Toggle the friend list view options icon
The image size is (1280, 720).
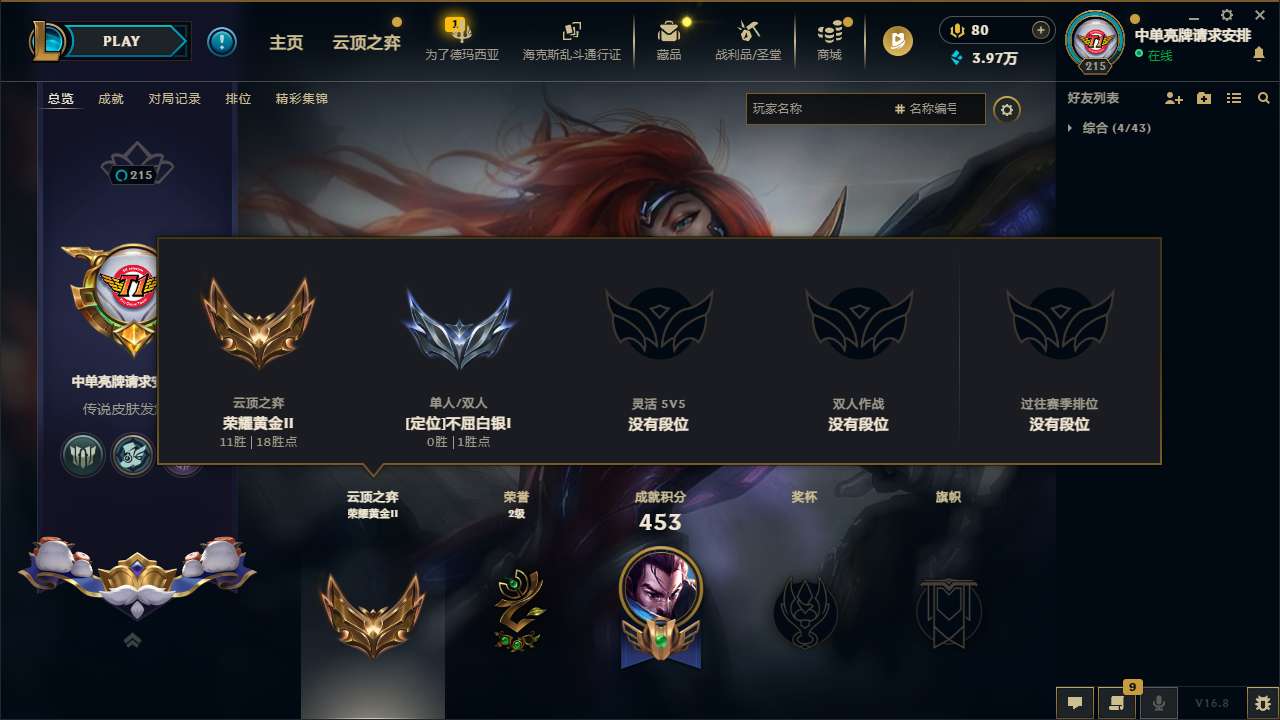(x=1233, y=97)
